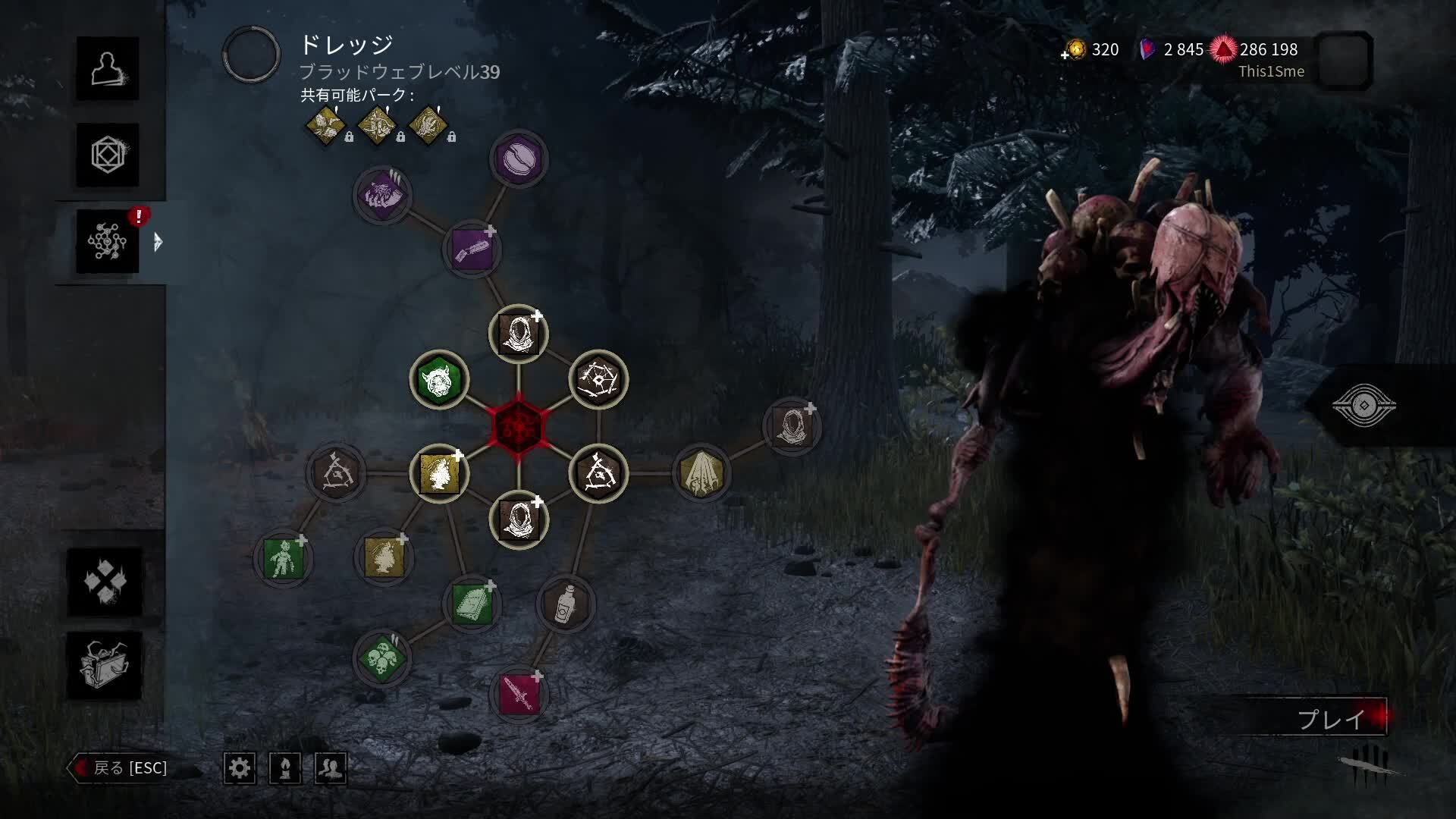Open the Rift eye emblem panel
This screenshot has width=1456, height=819.
(x=1363, y=406)
